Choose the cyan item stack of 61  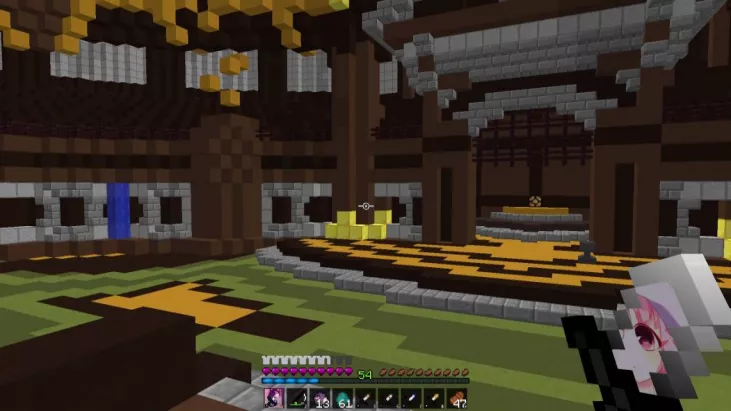(x=342, y=399)
